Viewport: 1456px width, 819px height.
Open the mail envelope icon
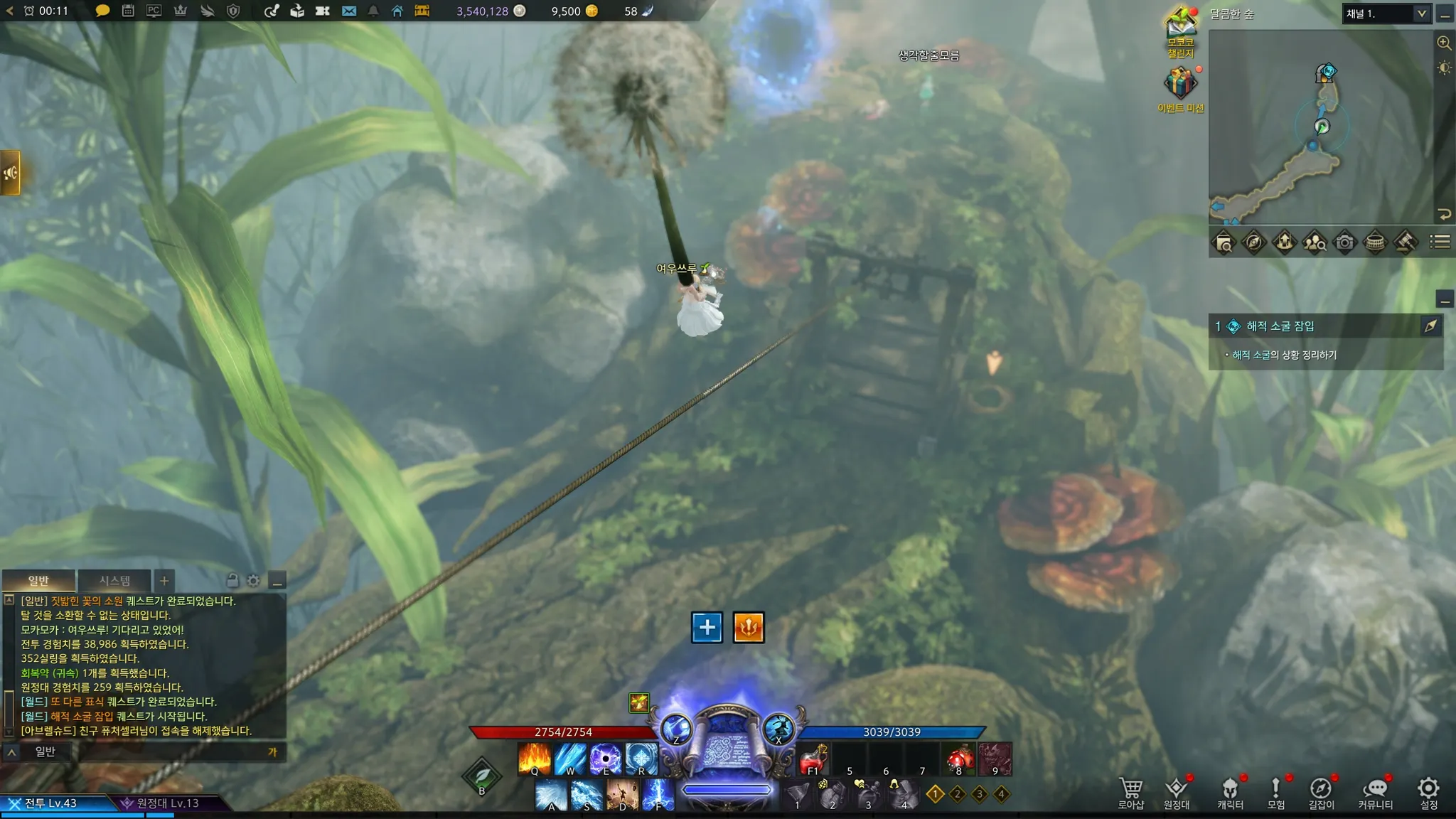coord(348,11)
